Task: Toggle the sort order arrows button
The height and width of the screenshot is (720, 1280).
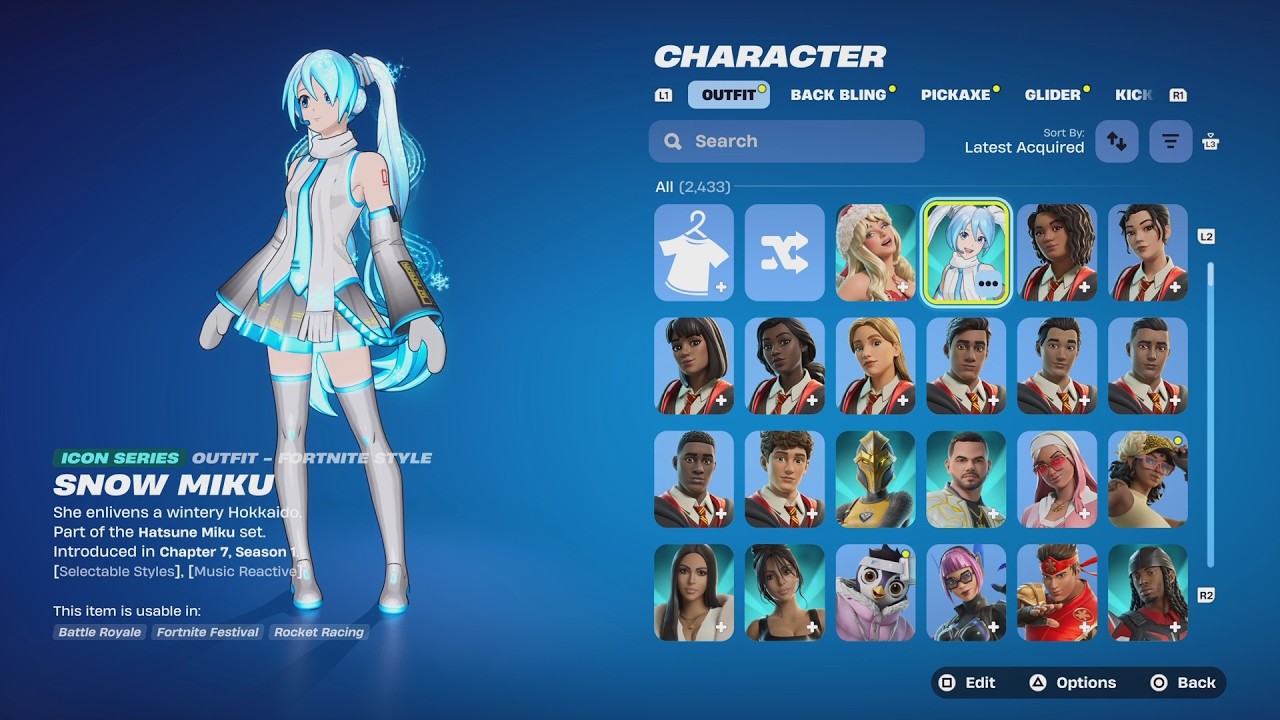Action: [1117, 142]
